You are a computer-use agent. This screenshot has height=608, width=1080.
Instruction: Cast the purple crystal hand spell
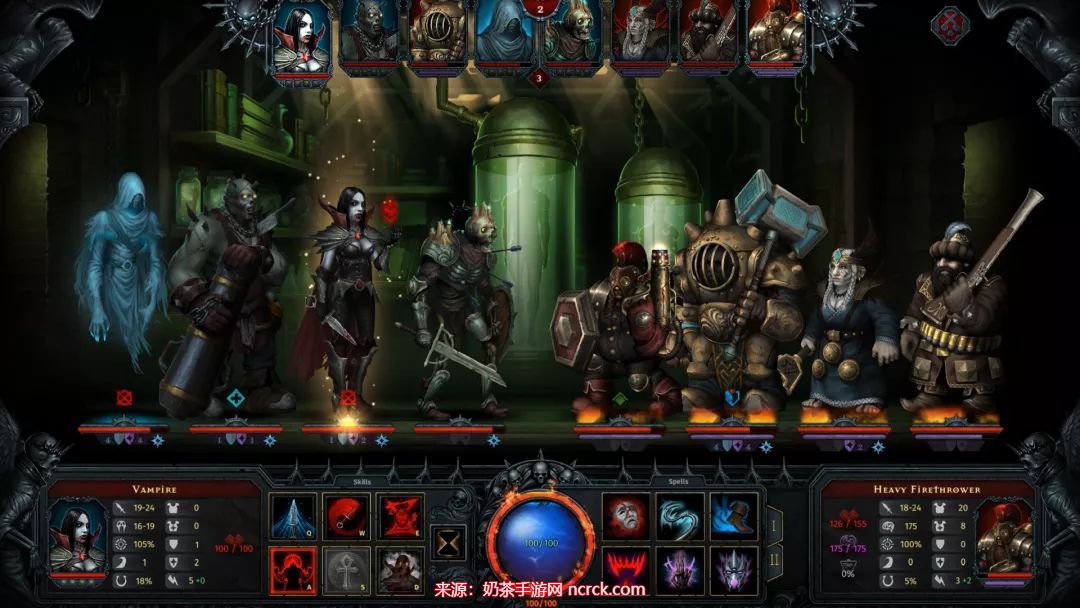point(680,569)
